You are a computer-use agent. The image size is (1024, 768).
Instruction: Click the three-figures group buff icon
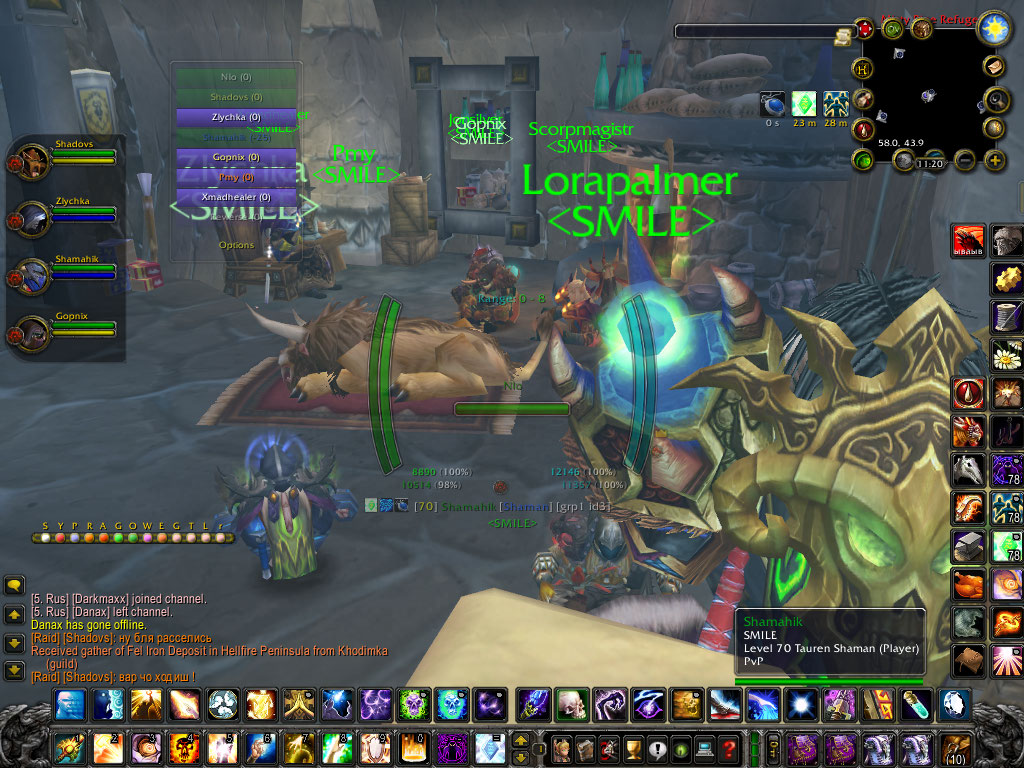(x=836, y=104)
